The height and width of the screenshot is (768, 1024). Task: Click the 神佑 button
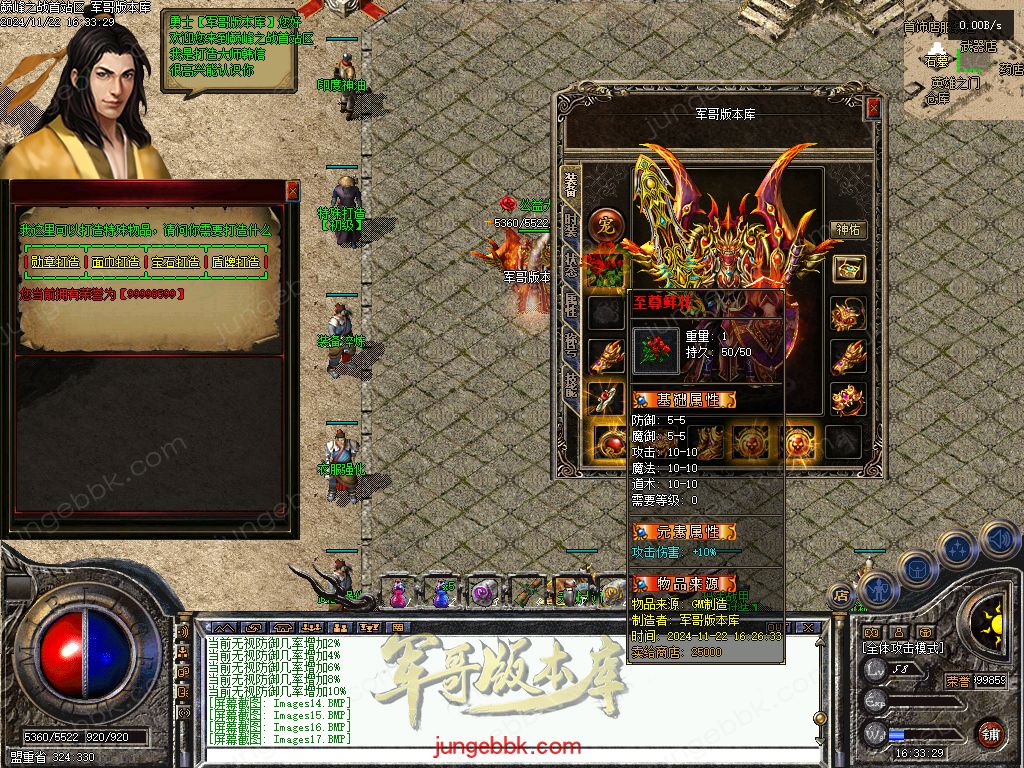coord(848,229)
